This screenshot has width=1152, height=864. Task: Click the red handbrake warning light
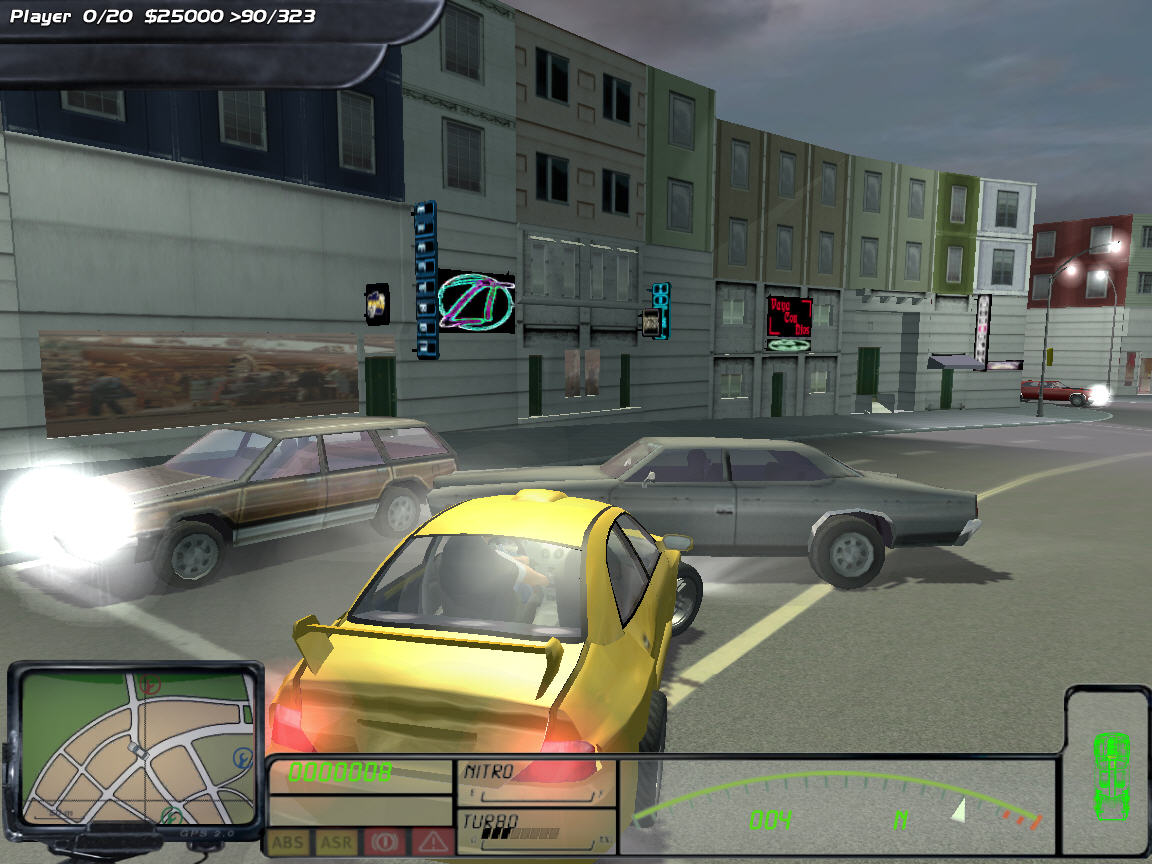pos(383,842)
